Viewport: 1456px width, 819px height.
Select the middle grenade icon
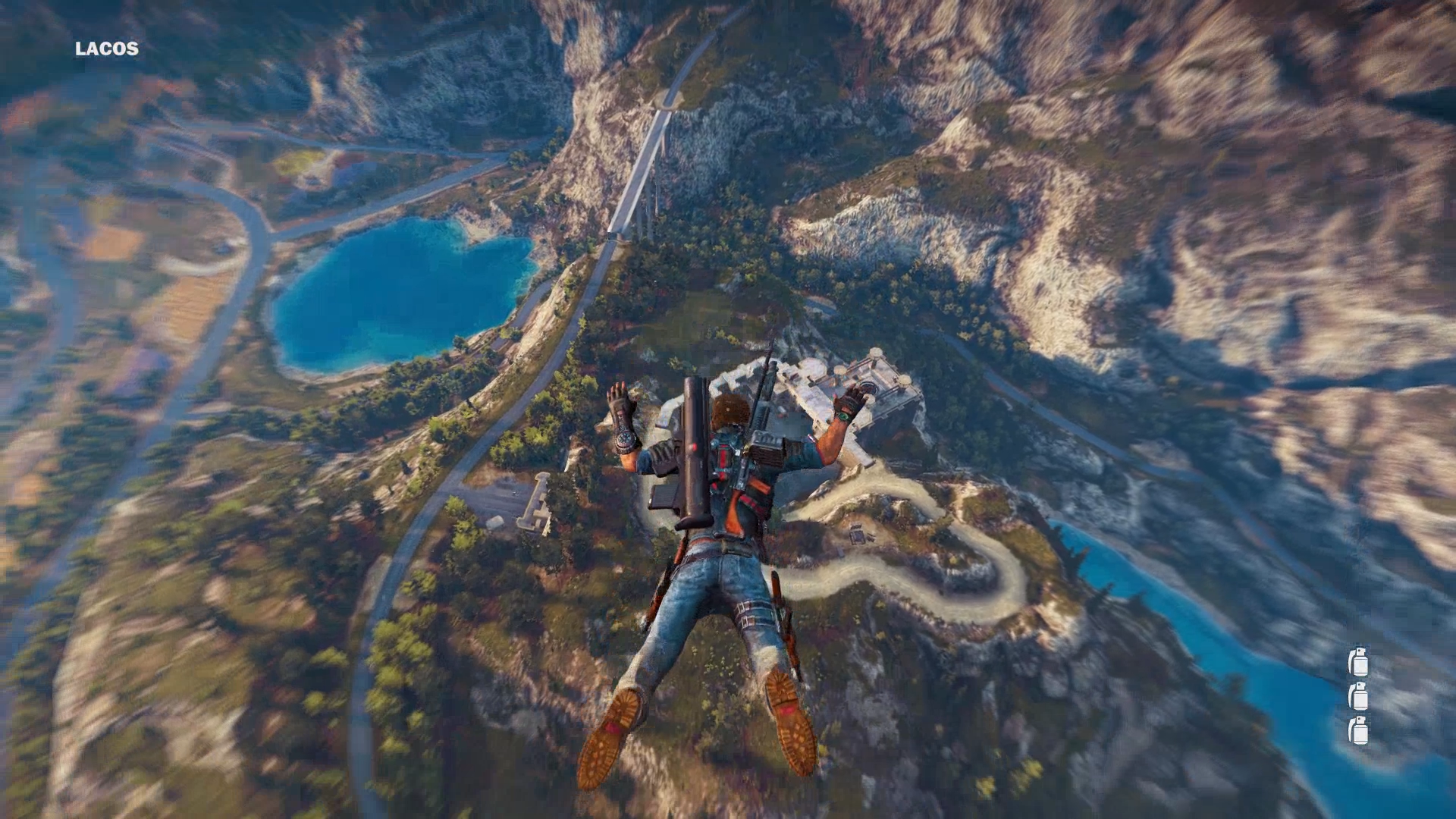tap(1357, 695)
